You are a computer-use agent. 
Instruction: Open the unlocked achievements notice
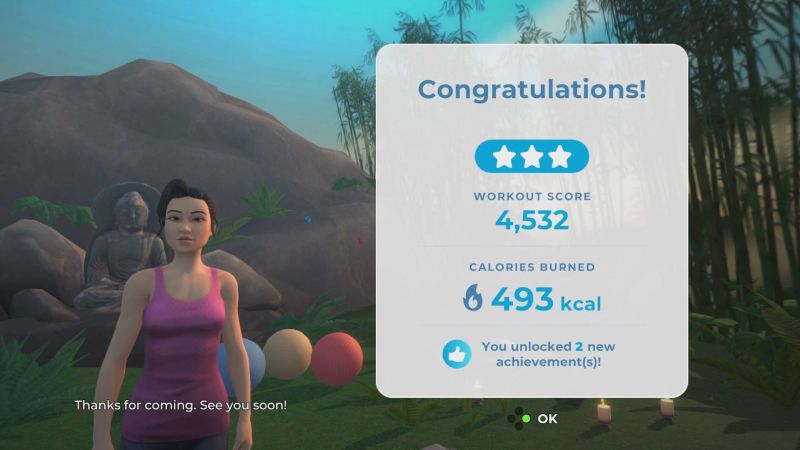(x=531, y=353)
